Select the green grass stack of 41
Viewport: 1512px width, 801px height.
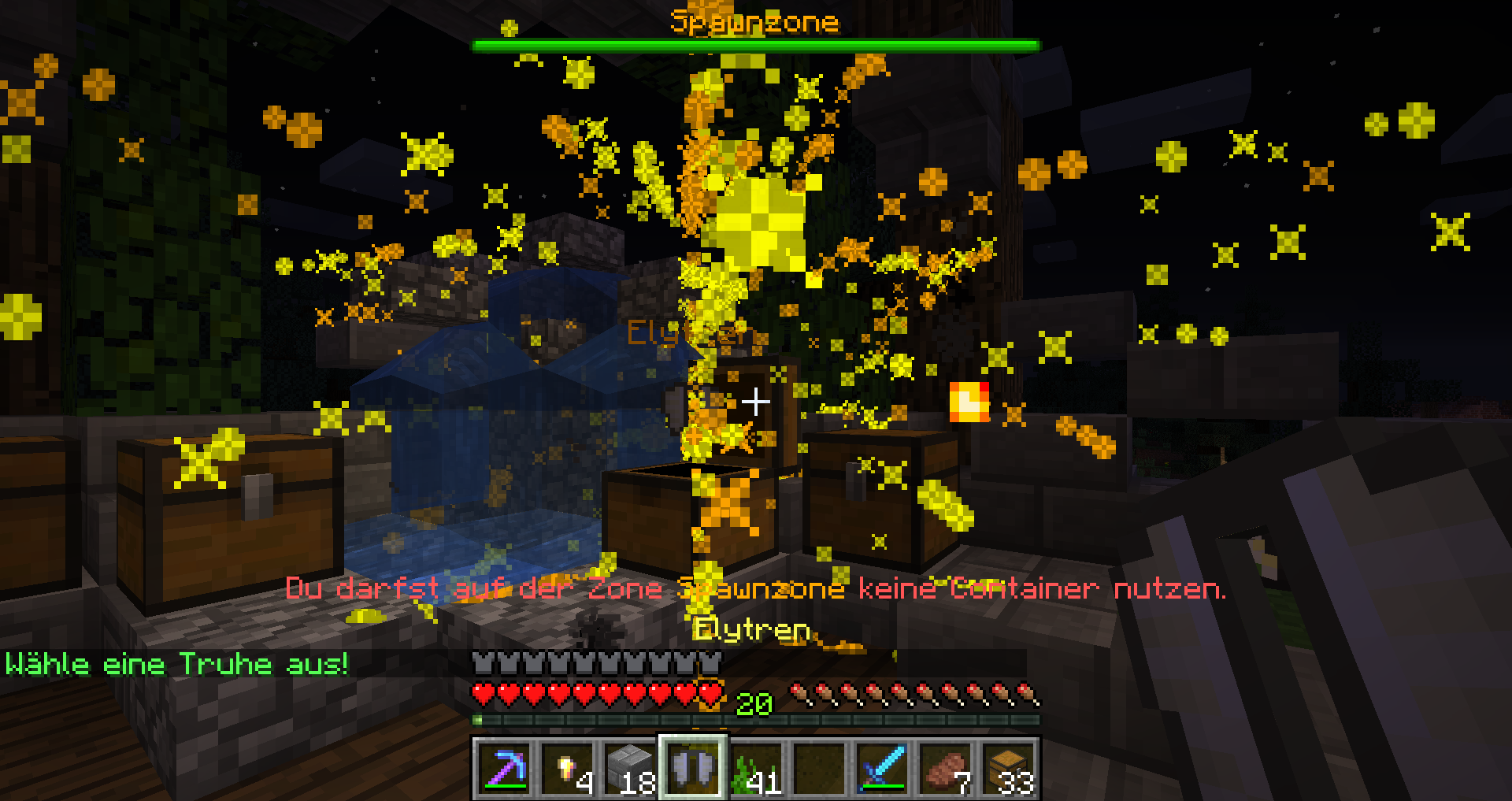[756, 768]
